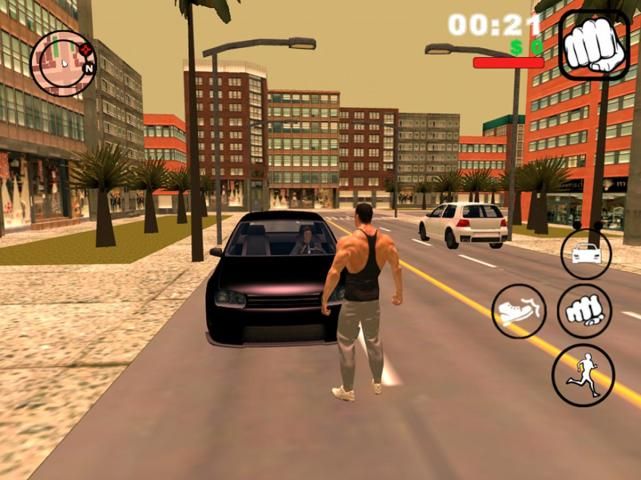Kick using the sneaker button
Image resolution: width=641 pixels, height=480 pixels.
[x=519, y=311]
